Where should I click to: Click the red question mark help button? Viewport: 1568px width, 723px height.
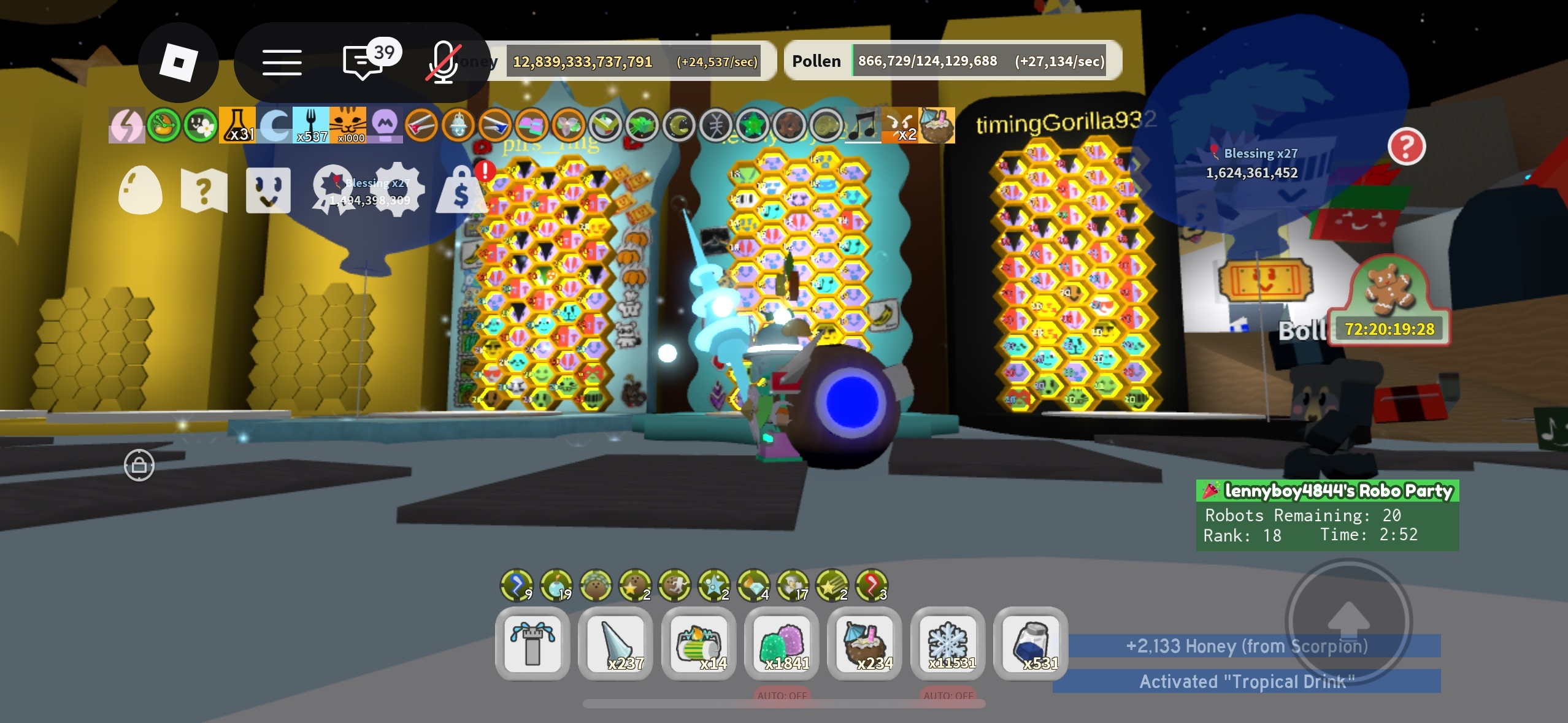[x=1406, y=147]
